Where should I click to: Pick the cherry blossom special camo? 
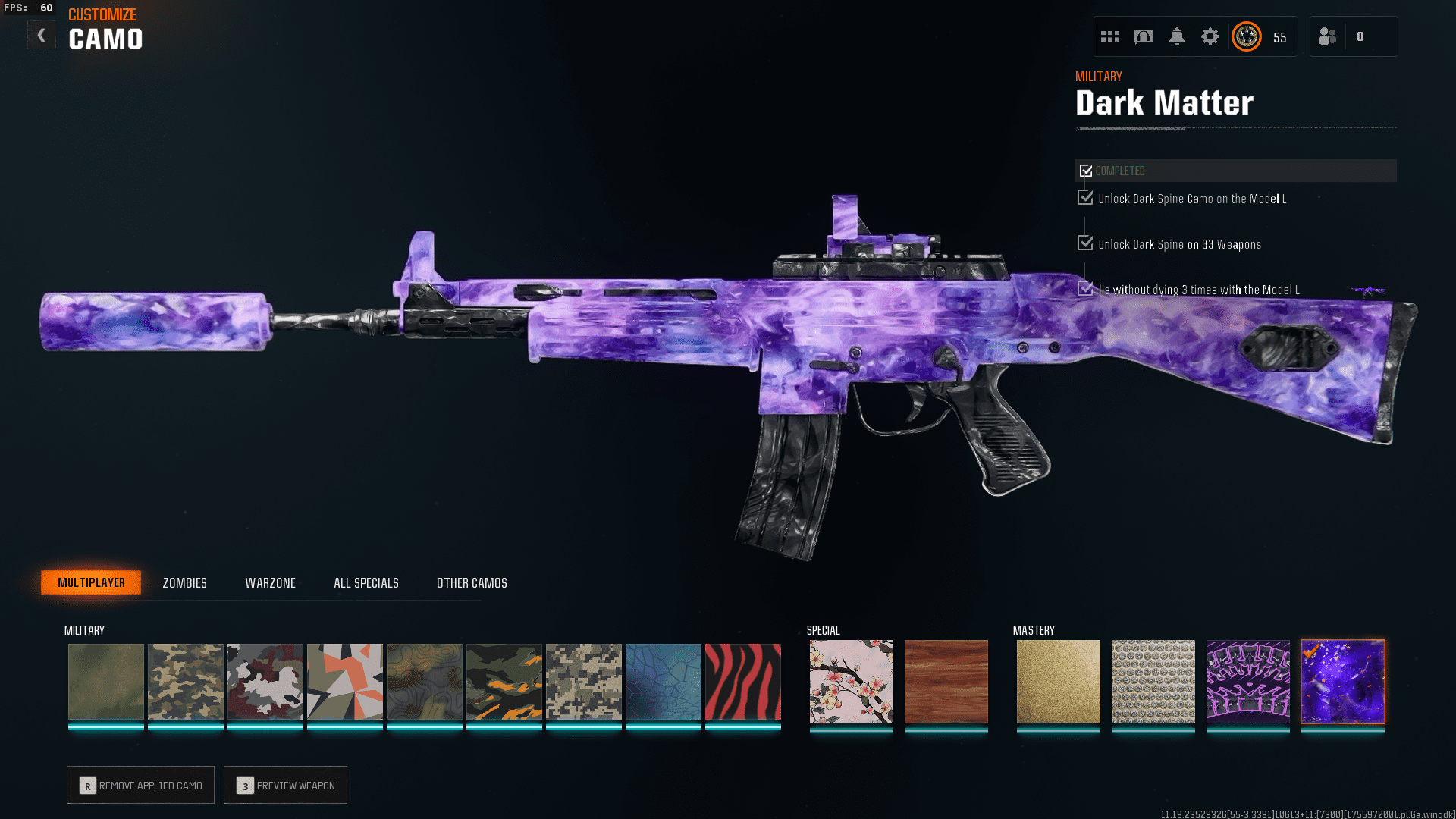(851, 681)
